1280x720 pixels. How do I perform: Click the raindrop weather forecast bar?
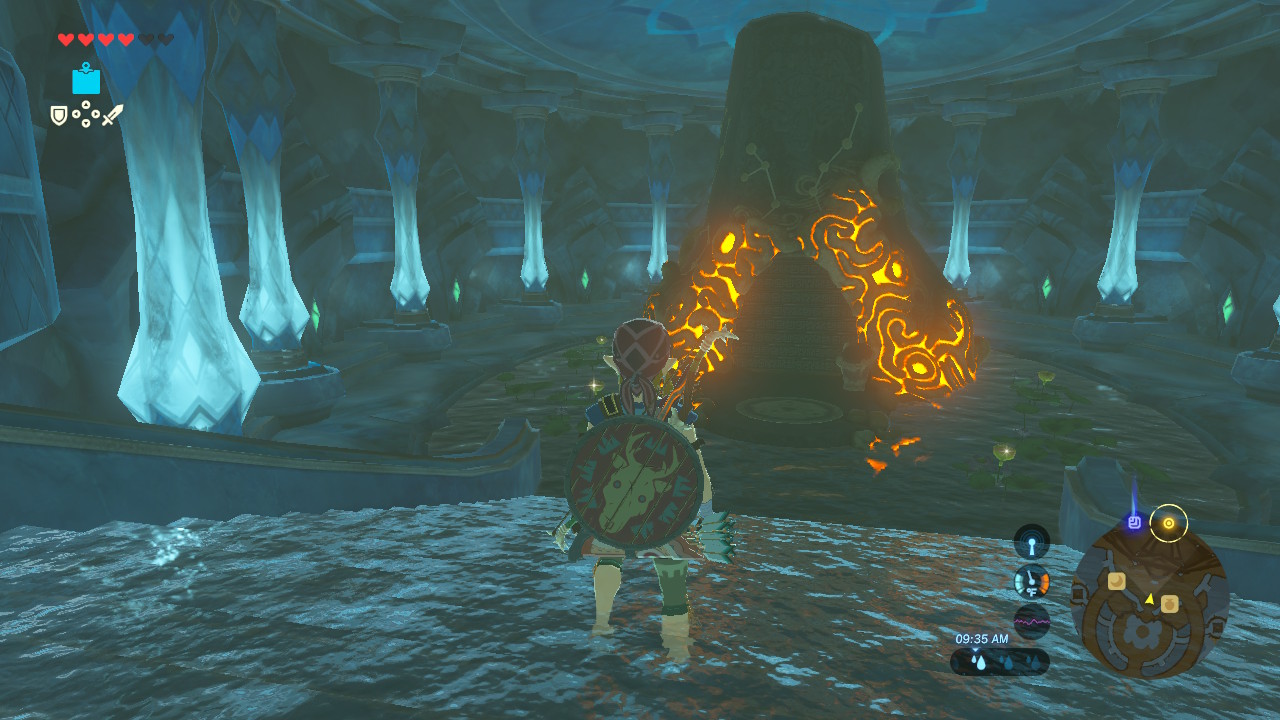(x=1000, y=662)
